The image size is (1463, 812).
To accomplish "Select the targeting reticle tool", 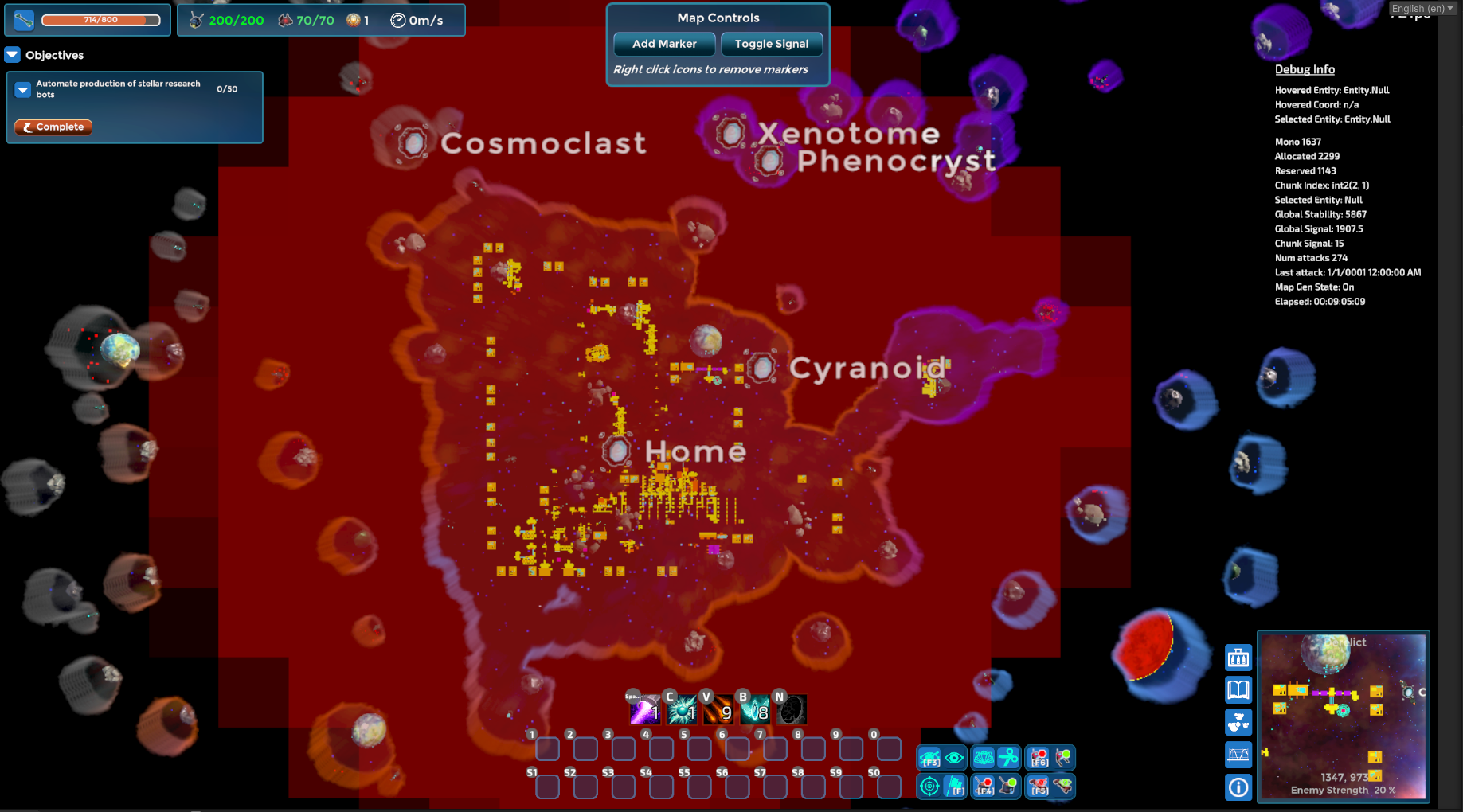I will tap(929, 787).
